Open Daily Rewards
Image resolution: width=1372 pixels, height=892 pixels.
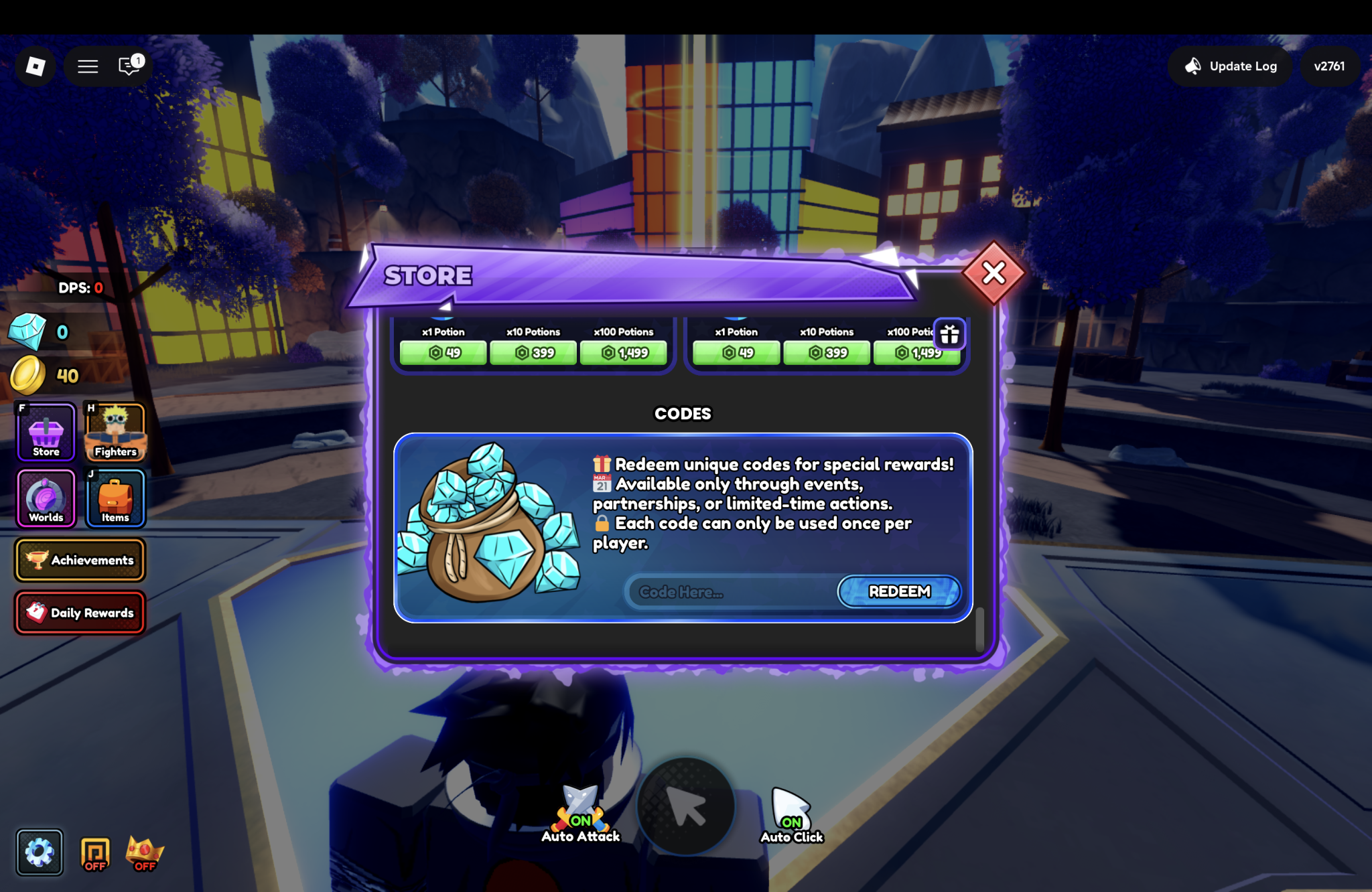[80, 613]
